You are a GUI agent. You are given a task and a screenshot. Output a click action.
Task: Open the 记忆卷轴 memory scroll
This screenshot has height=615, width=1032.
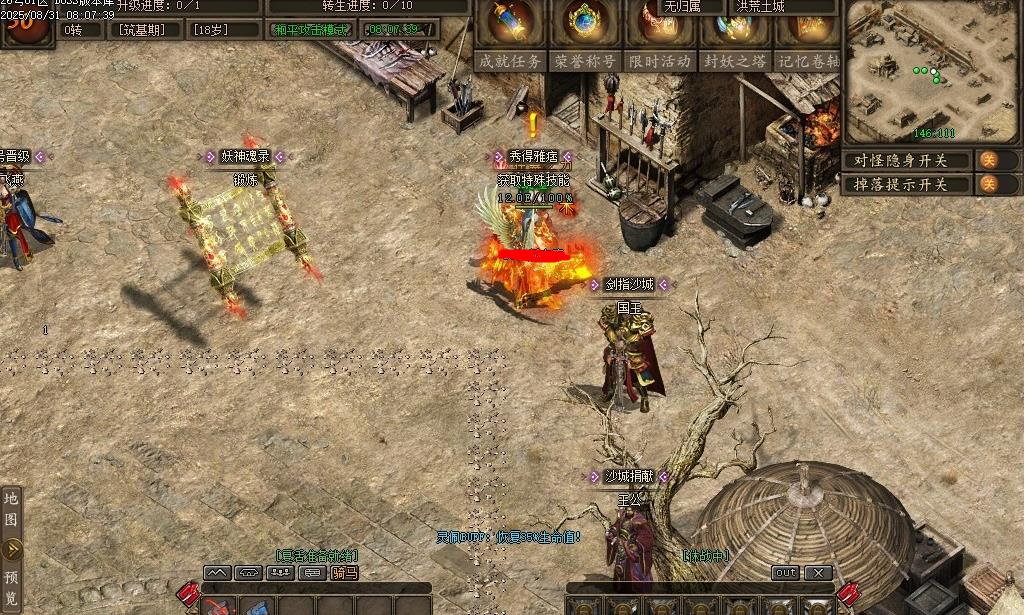(806, 61)
